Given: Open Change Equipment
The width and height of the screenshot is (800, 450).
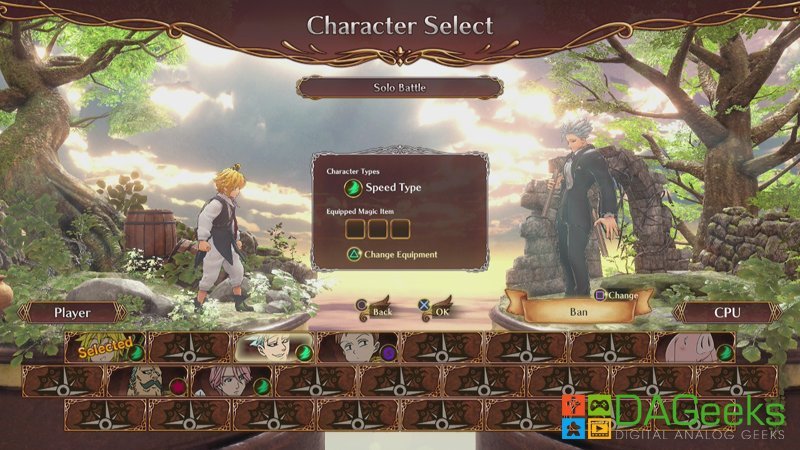Looking at the screenshot, I should pos(392,254).
